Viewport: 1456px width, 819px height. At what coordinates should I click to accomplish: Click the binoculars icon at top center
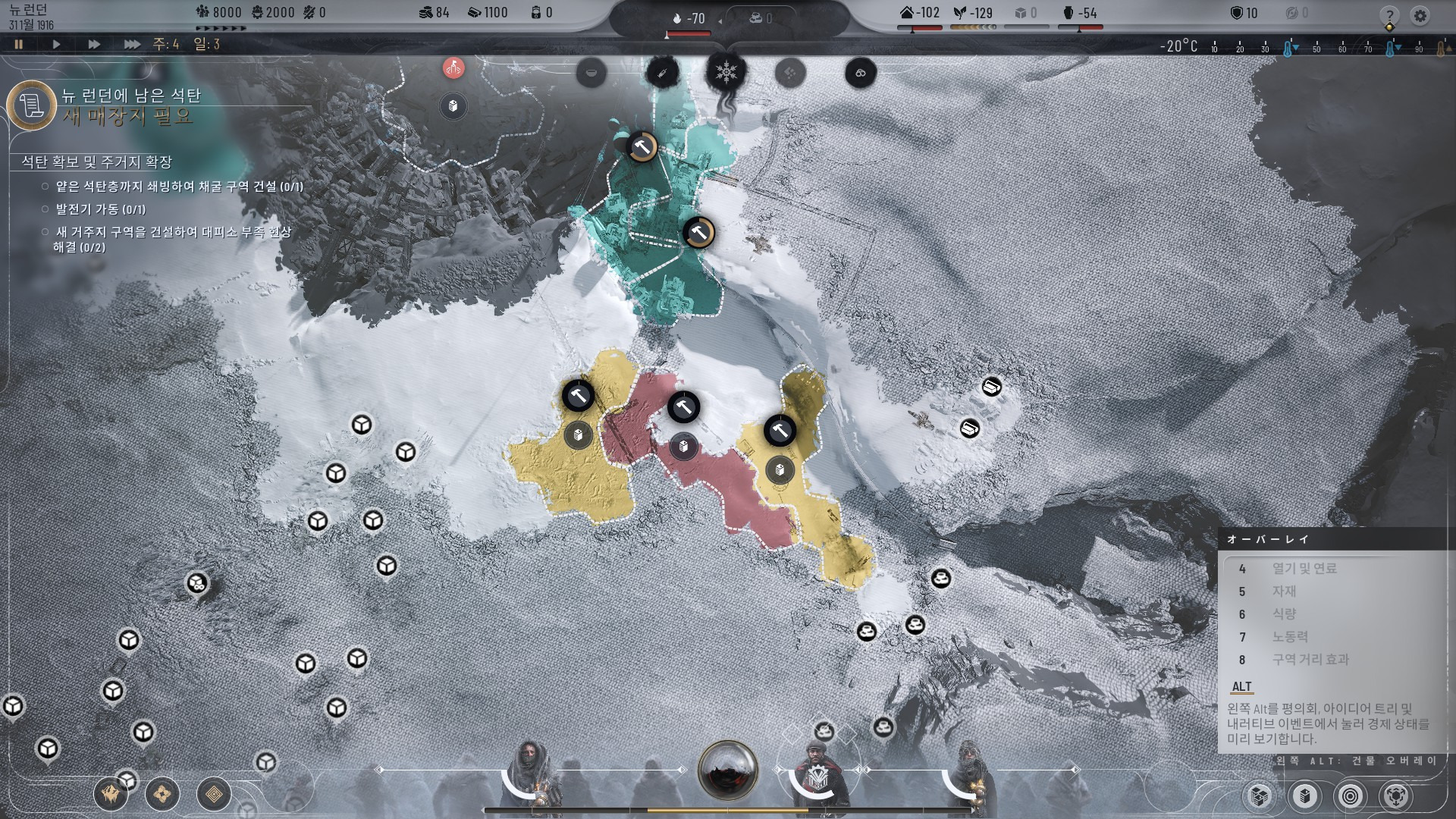(861, 73)
